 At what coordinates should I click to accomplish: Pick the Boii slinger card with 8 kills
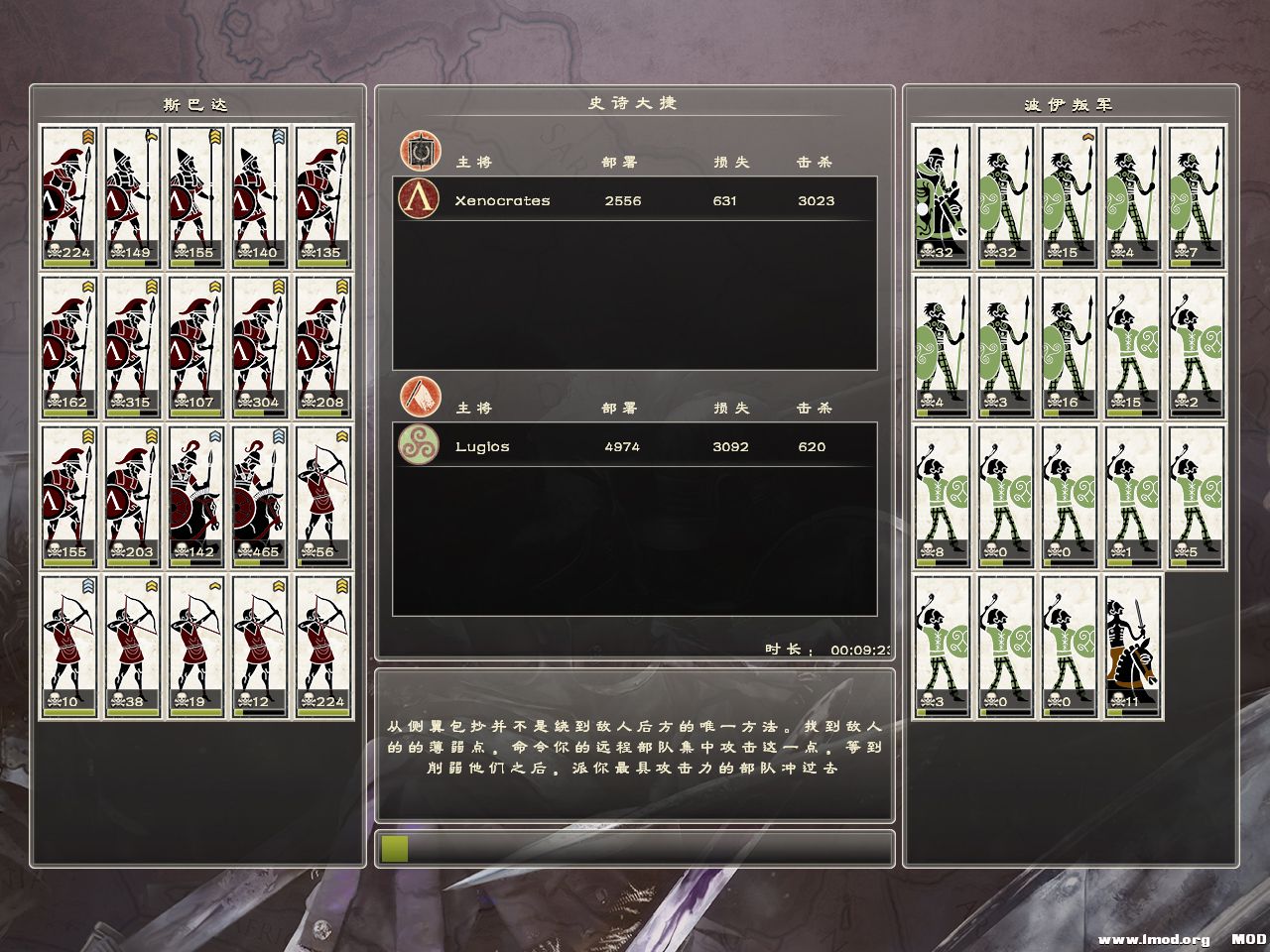tap(942, 497)
